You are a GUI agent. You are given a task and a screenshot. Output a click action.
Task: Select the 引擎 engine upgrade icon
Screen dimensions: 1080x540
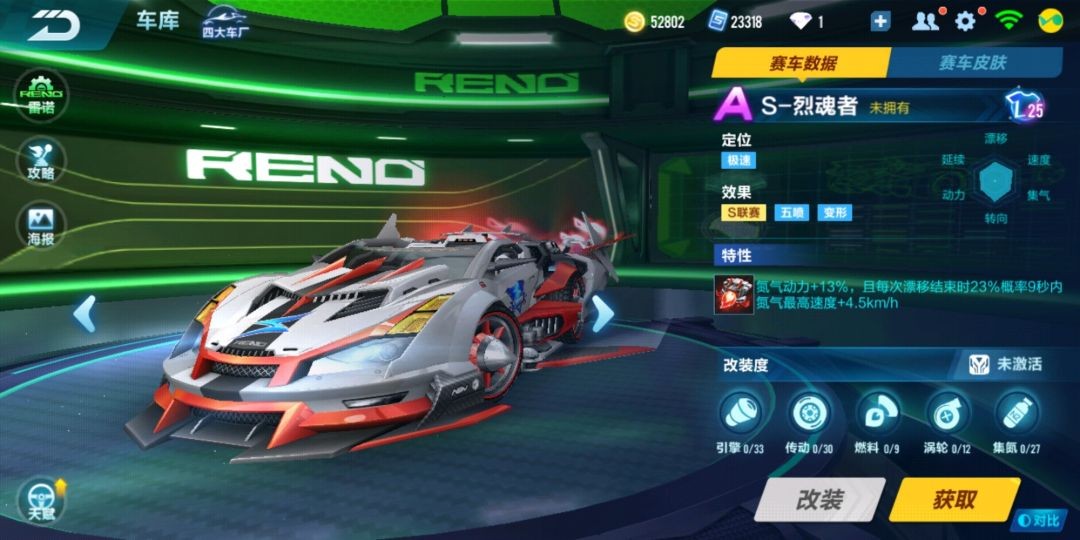[740, 411]
